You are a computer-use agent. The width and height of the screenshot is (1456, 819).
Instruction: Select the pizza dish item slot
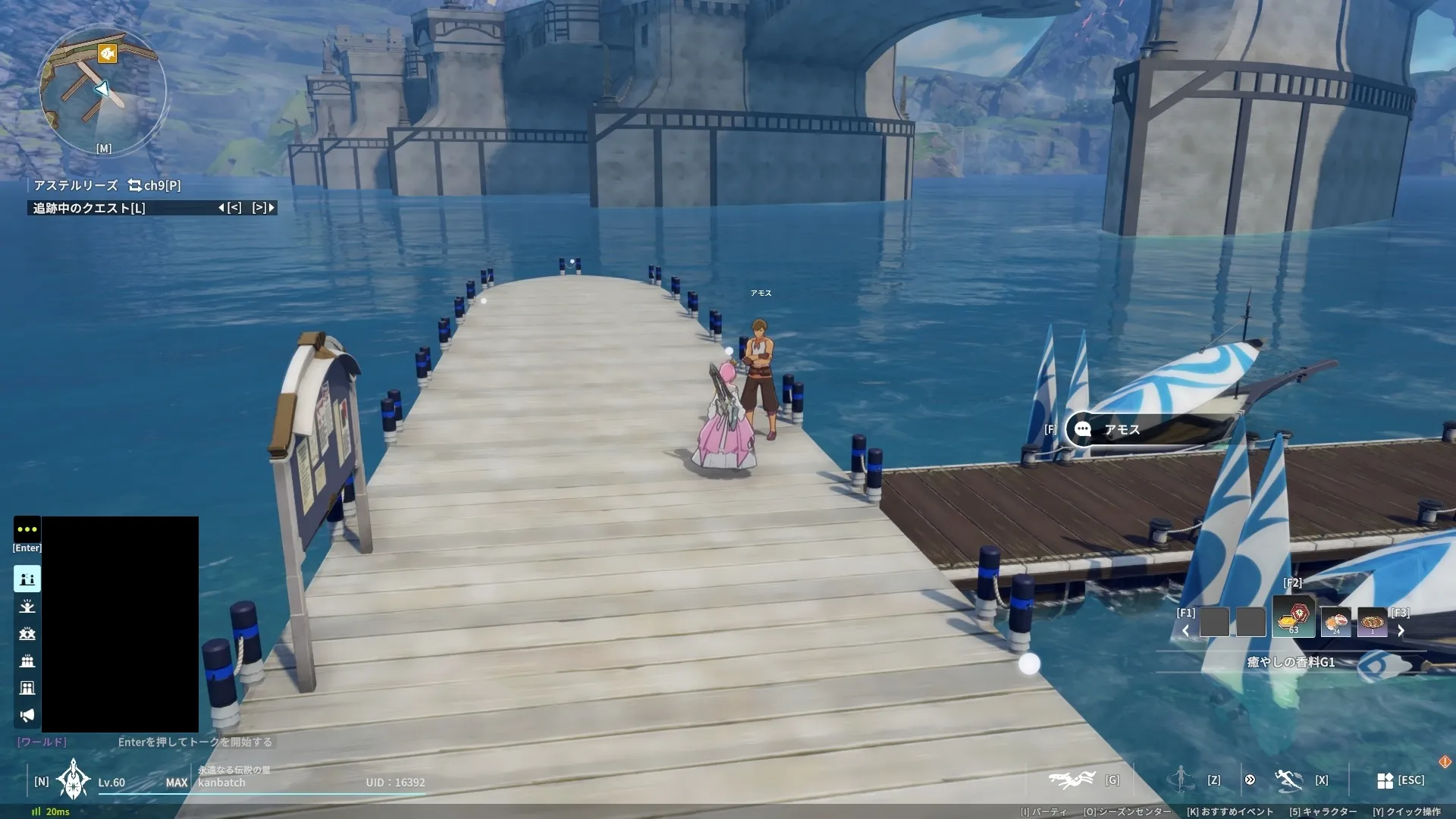tap(1372, 622)
